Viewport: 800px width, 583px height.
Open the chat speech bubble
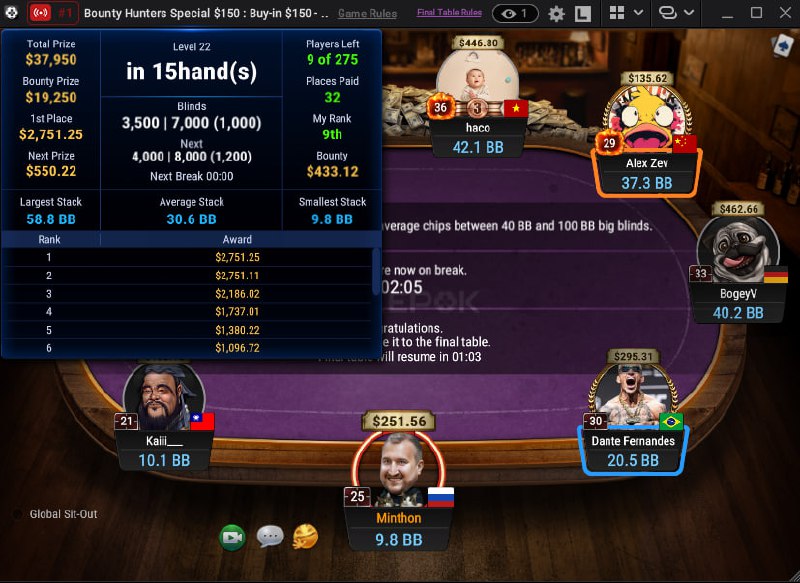tap(270, 537)
